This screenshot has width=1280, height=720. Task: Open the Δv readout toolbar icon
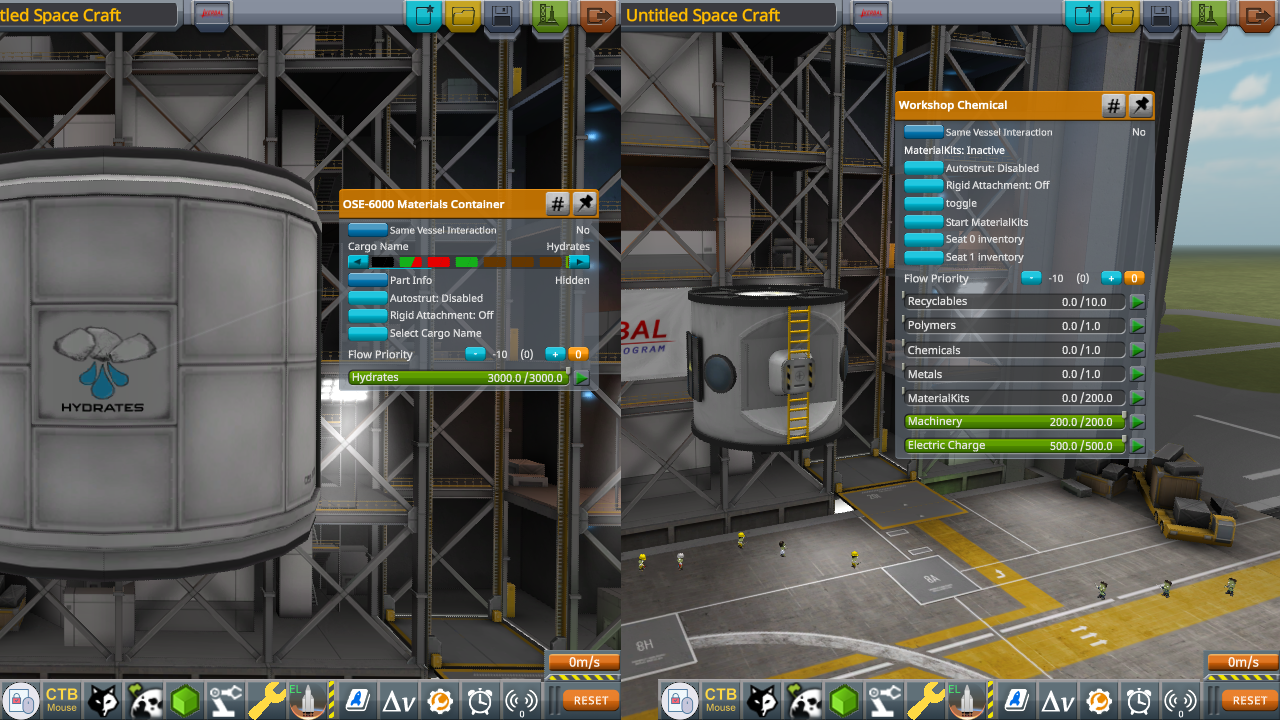398,699
